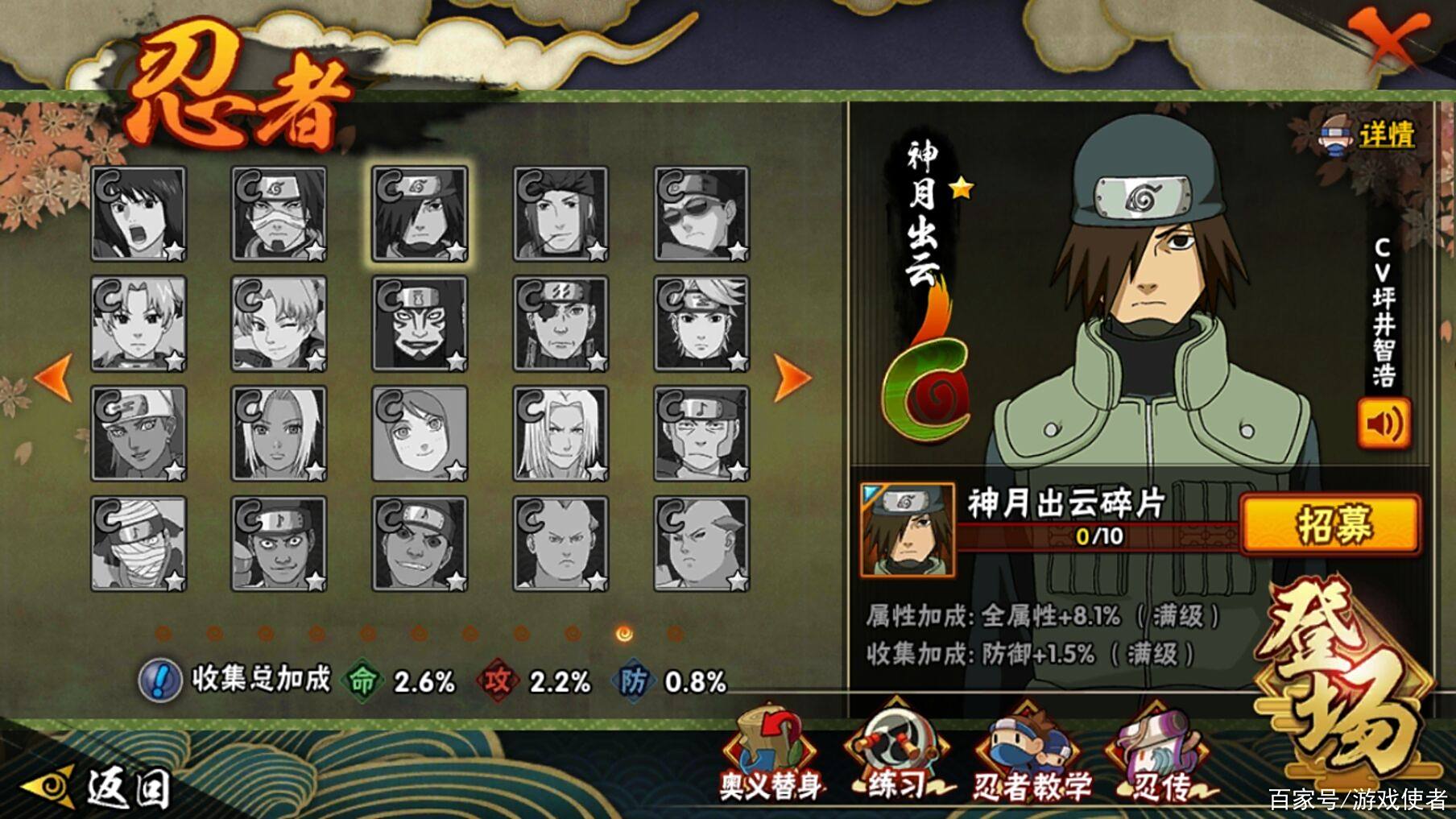Show collection bonus info via the exclamation icon

click(159, 681)
